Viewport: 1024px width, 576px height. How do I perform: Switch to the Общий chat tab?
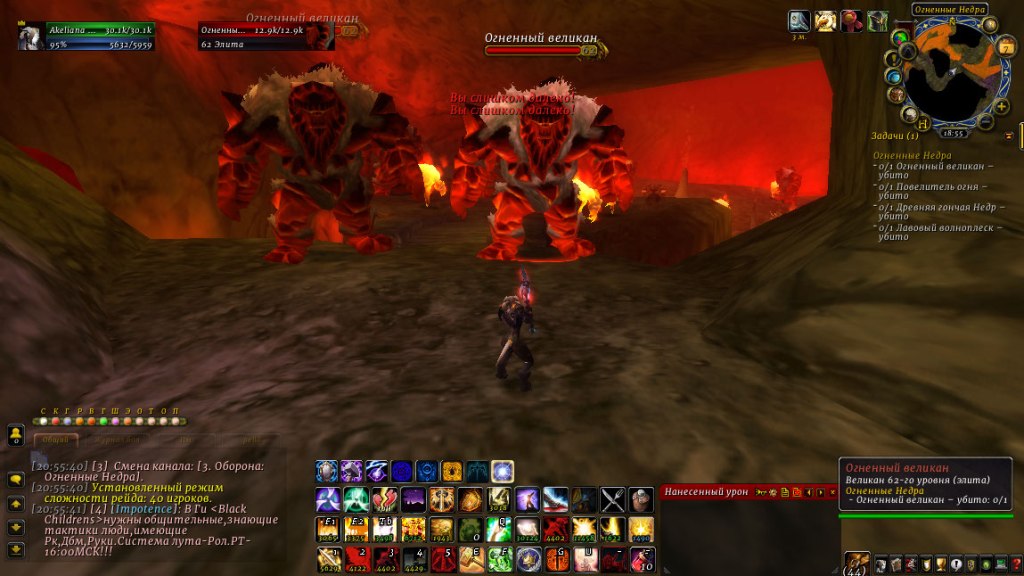coord(56,438)
